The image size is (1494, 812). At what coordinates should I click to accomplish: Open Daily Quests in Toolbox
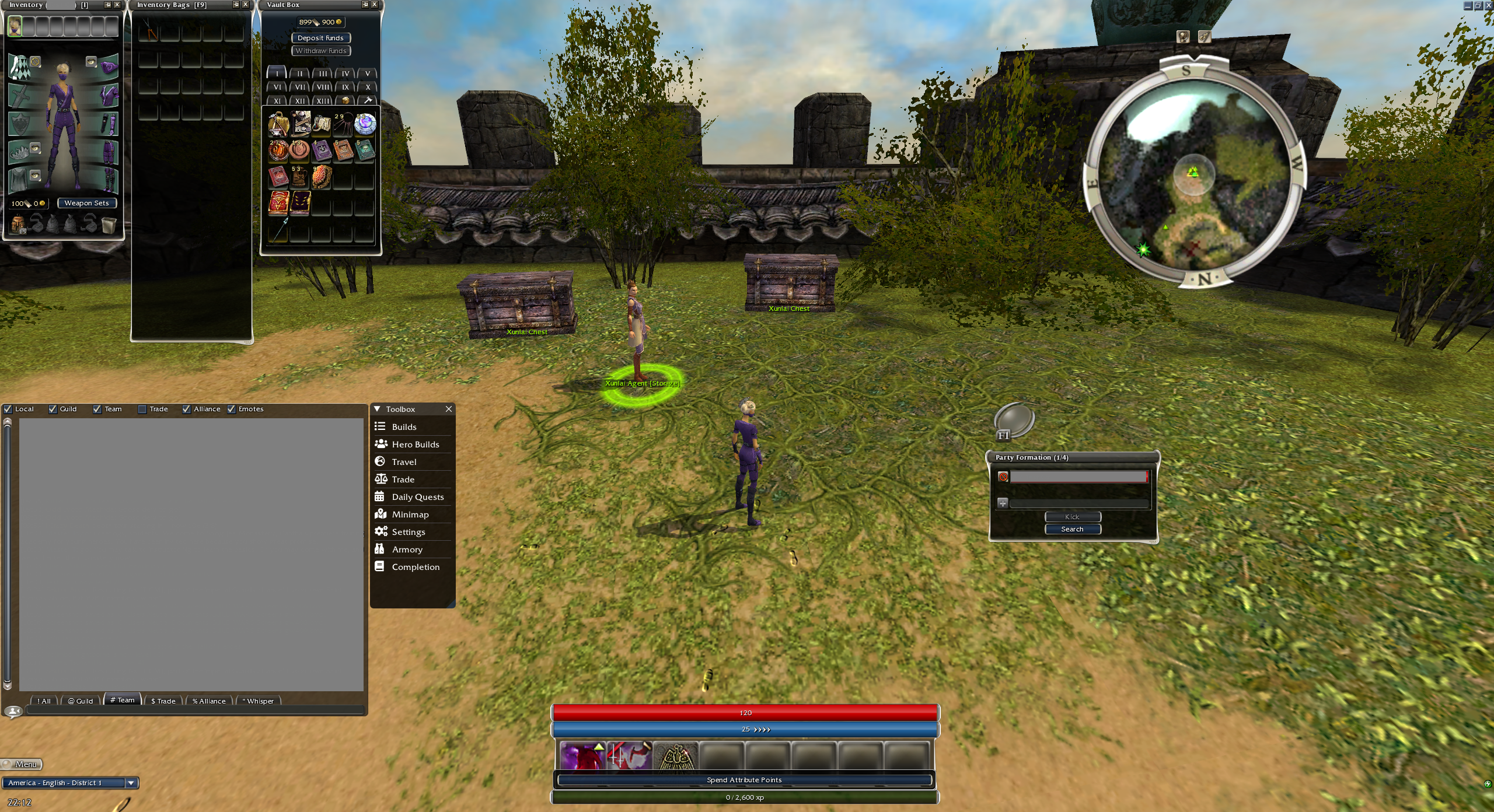tap(417, 497)
